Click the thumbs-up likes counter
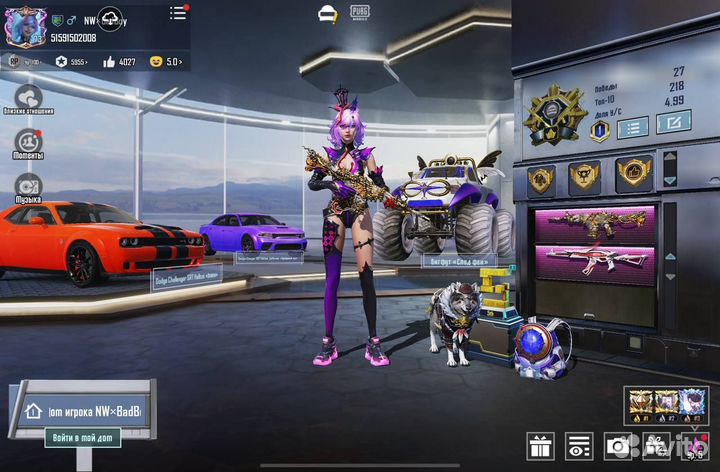This screenshot has width=720, height=472. 118,62
